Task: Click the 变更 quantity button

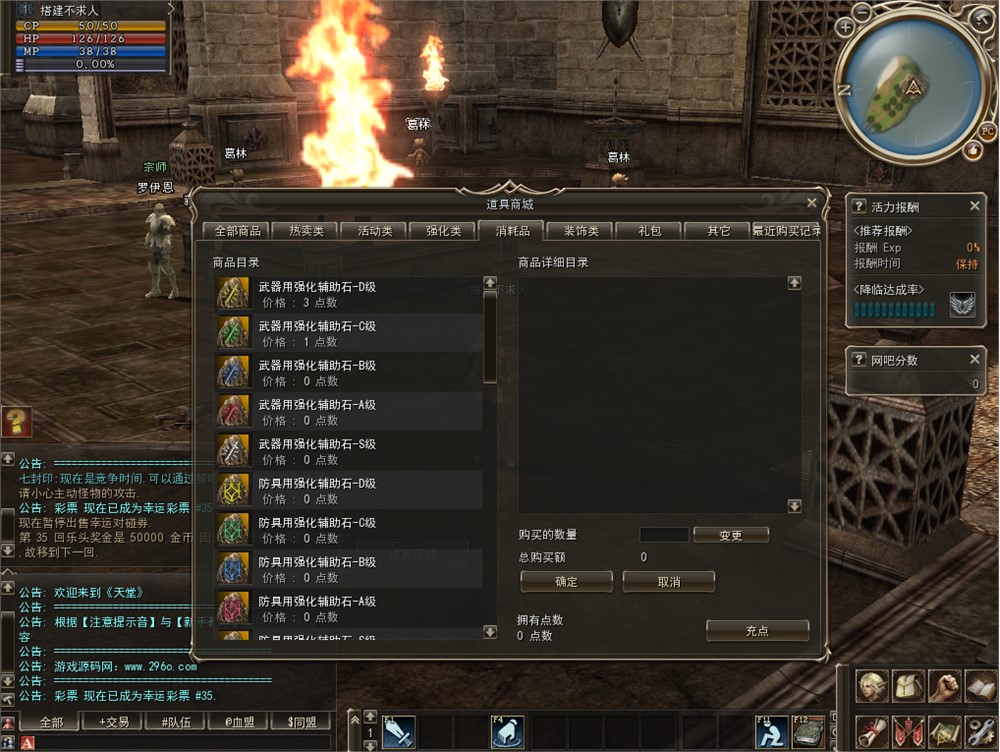Action: 730,535
